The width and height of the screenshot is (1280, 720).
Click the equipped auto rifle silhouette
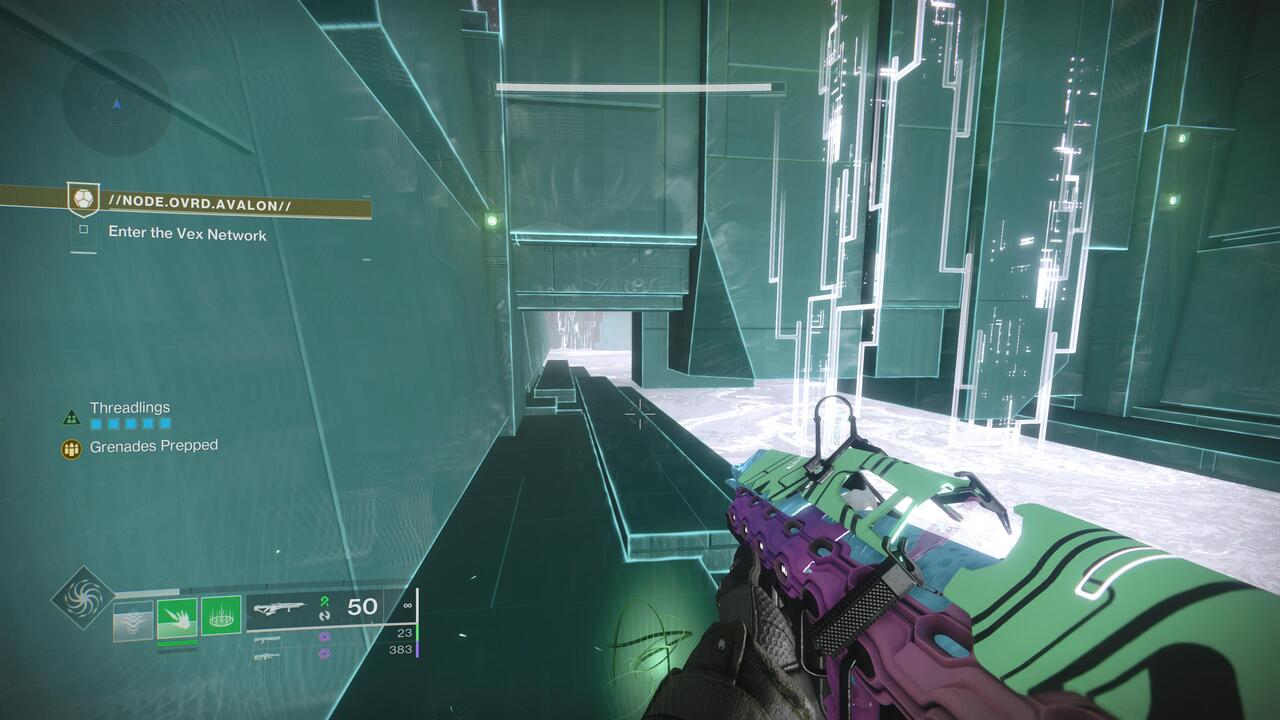click(x=283, y=607)
